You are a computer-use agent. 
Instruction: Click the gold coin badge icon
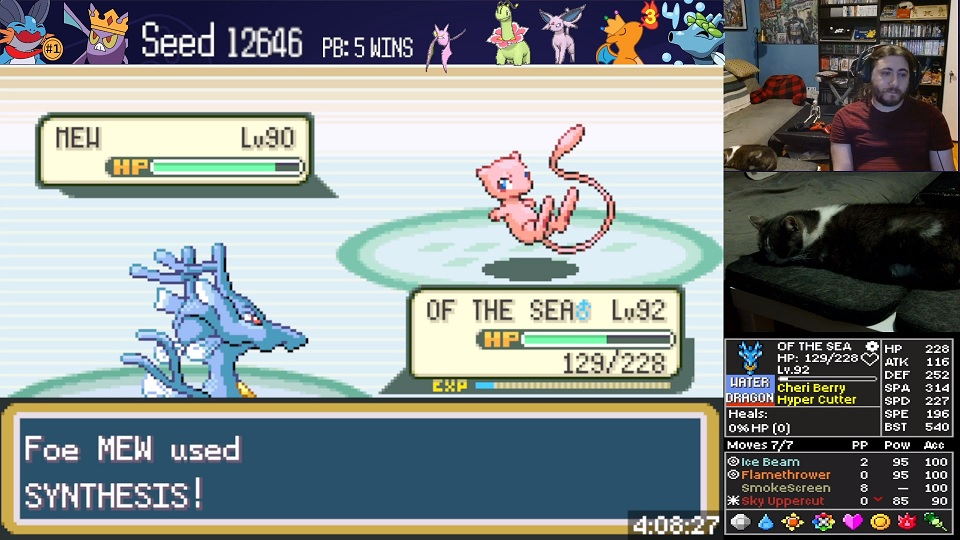tap(880, 522)
